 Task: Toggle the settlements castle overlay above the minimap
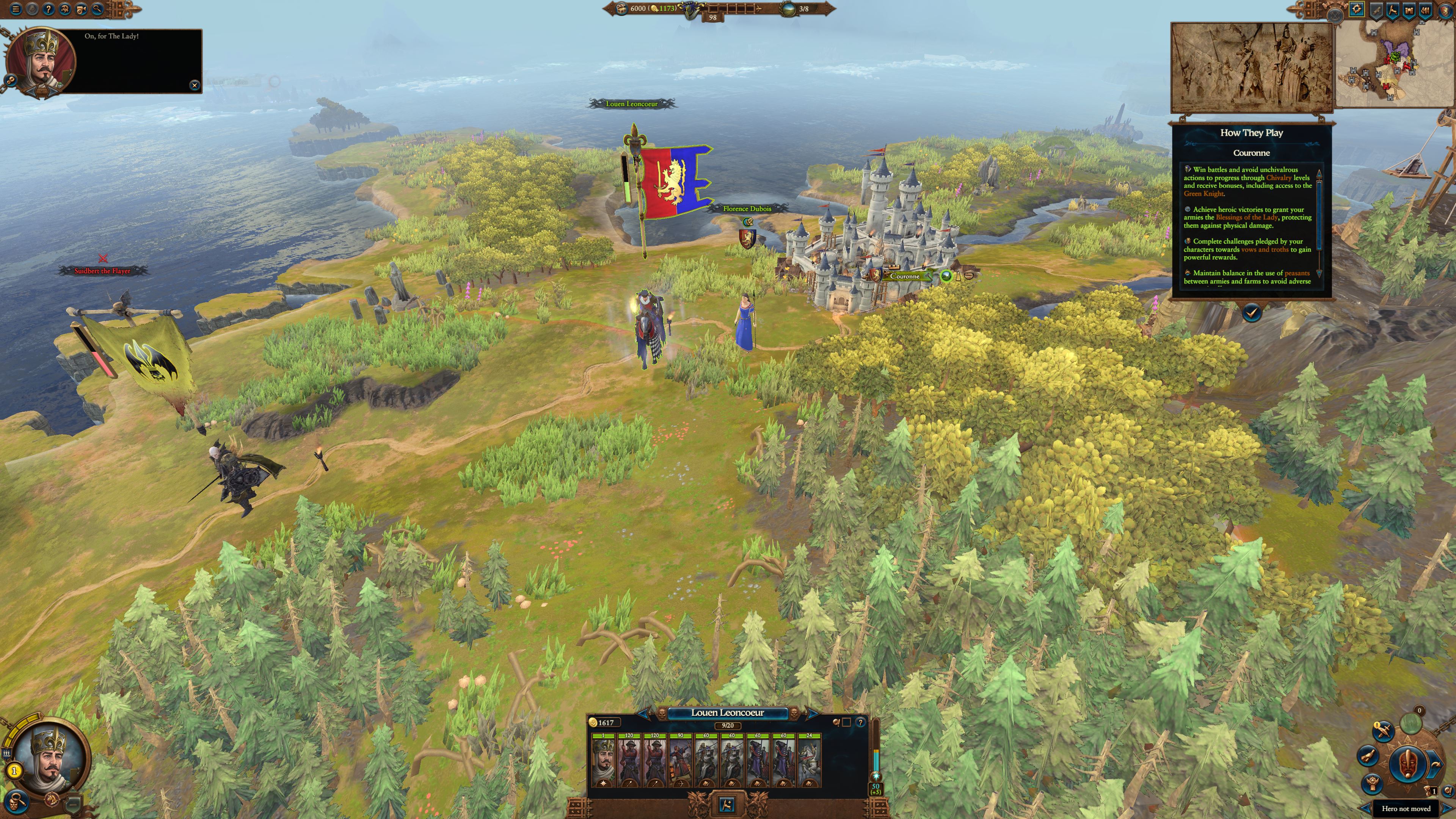coord(1410,11)
